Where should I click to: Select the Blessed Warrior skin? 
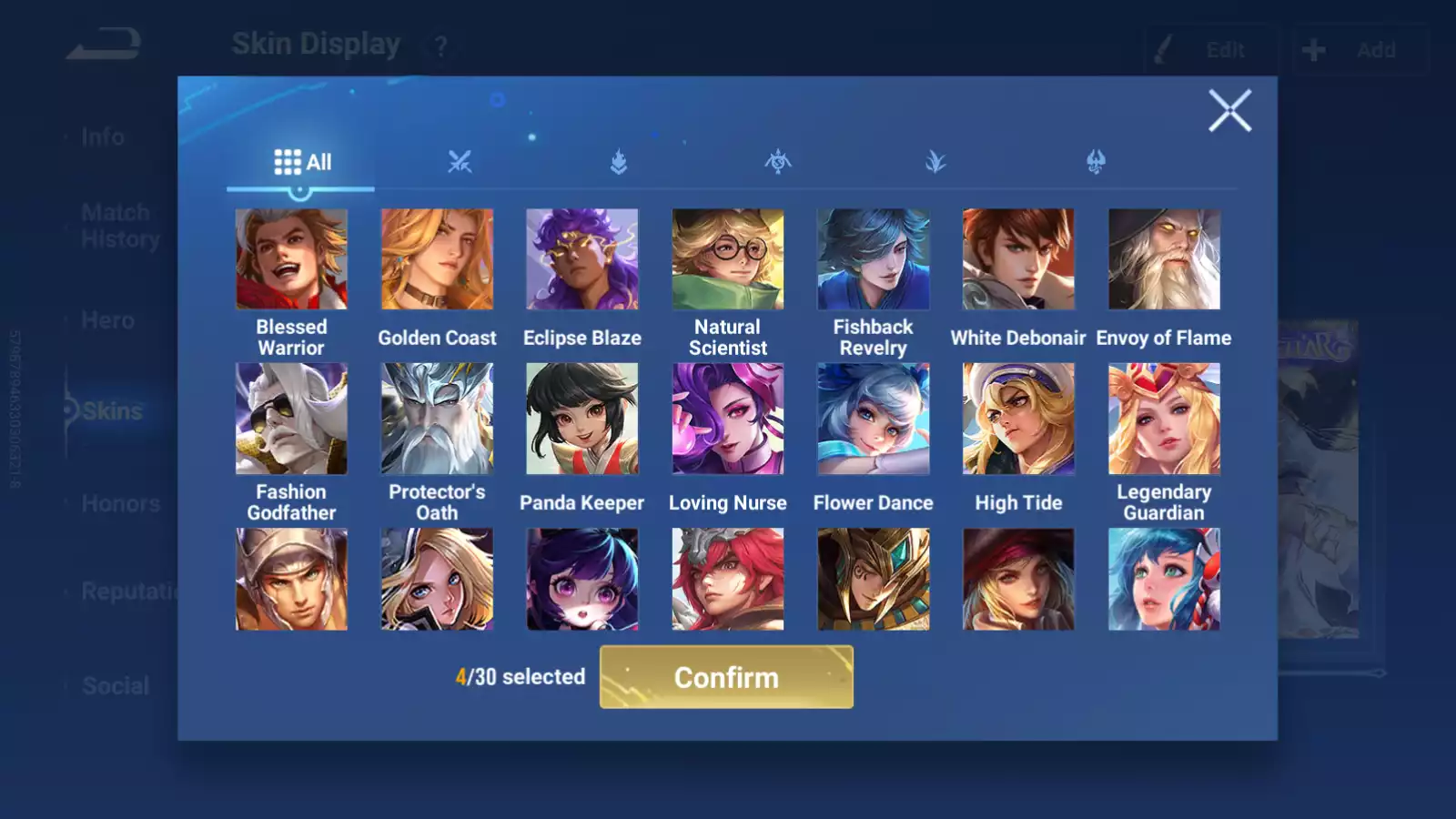(x=291, y=259)
